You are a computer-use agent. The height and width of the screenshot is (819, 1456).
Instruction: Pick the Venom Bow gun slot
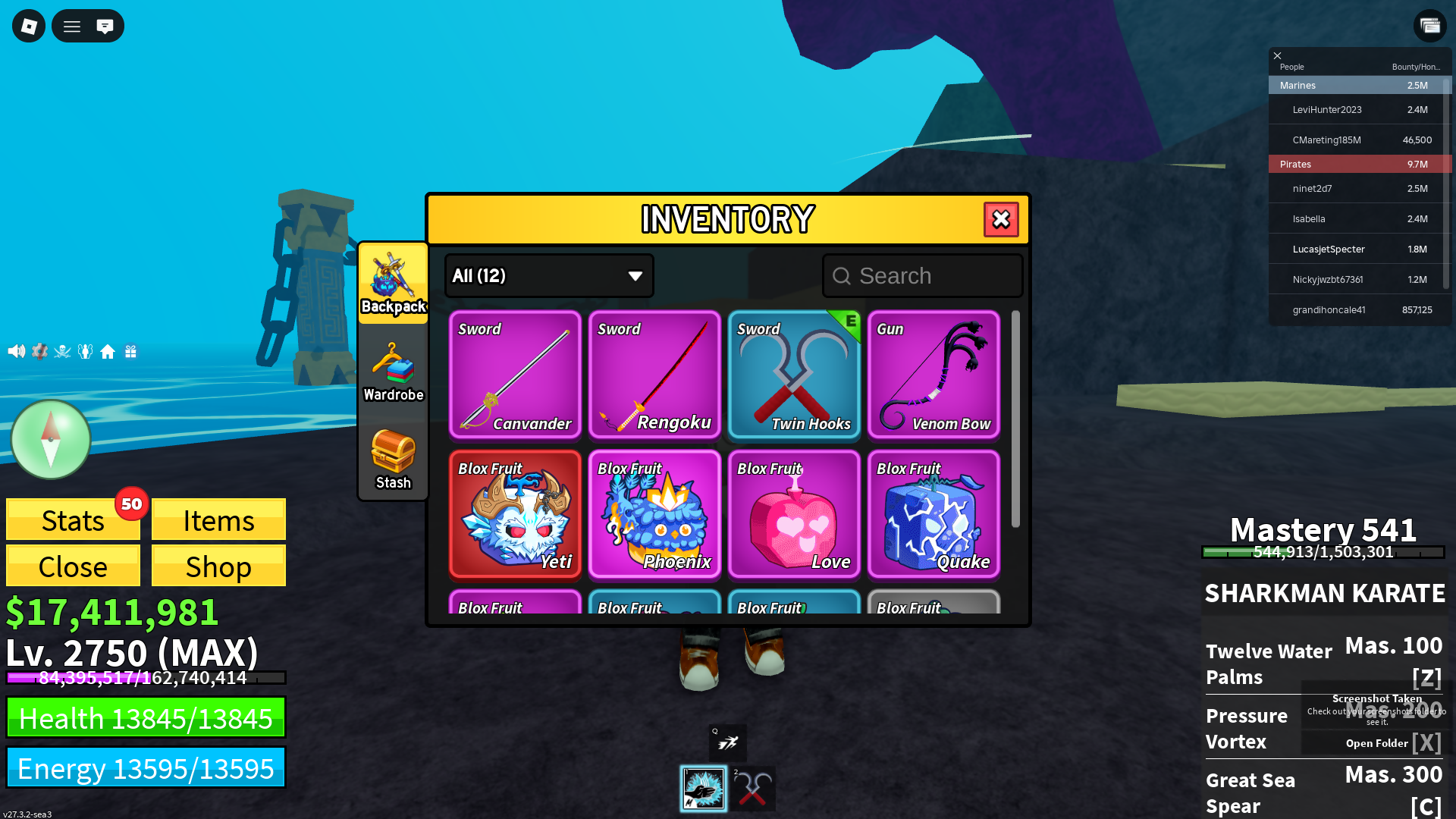(x=934, y=375)
